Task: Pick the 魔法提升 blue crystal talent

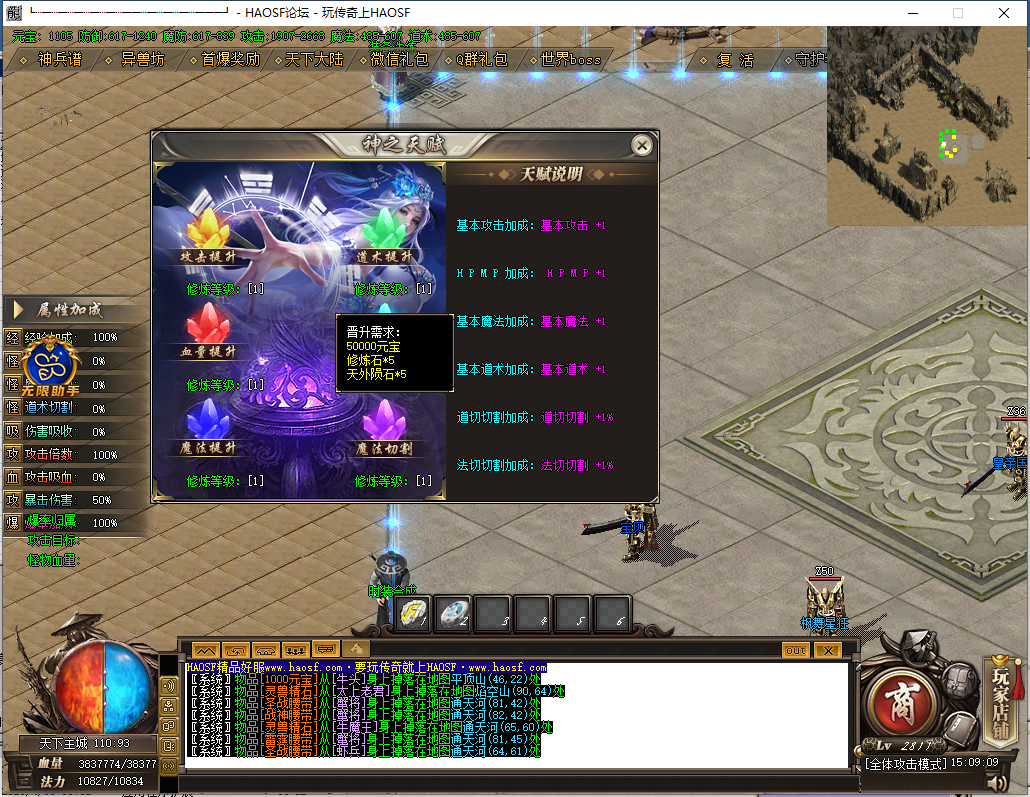Action: (208, 425)
